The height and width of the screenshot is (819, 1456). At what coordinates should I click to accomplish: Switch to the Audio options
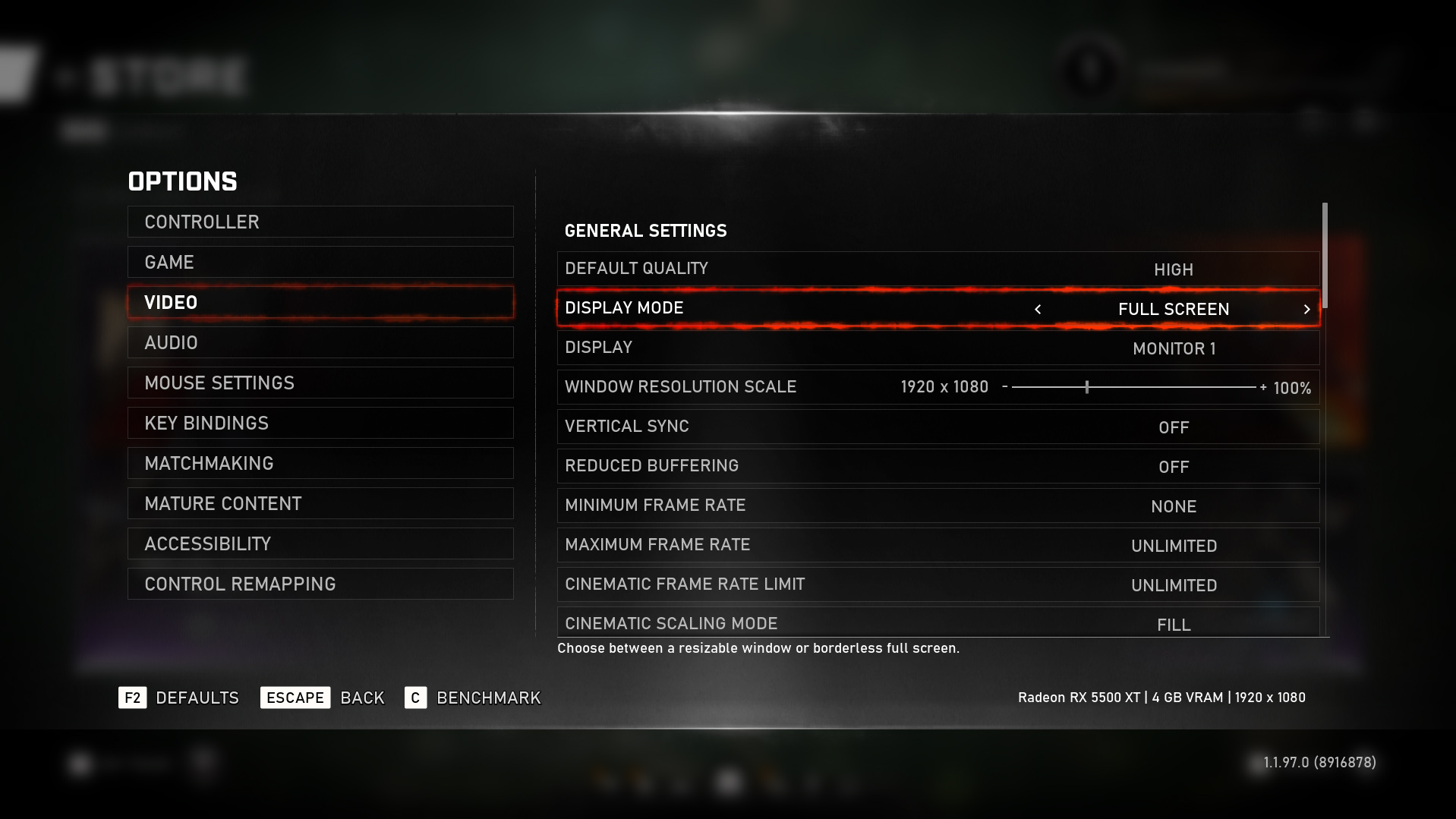pos(320,342)
